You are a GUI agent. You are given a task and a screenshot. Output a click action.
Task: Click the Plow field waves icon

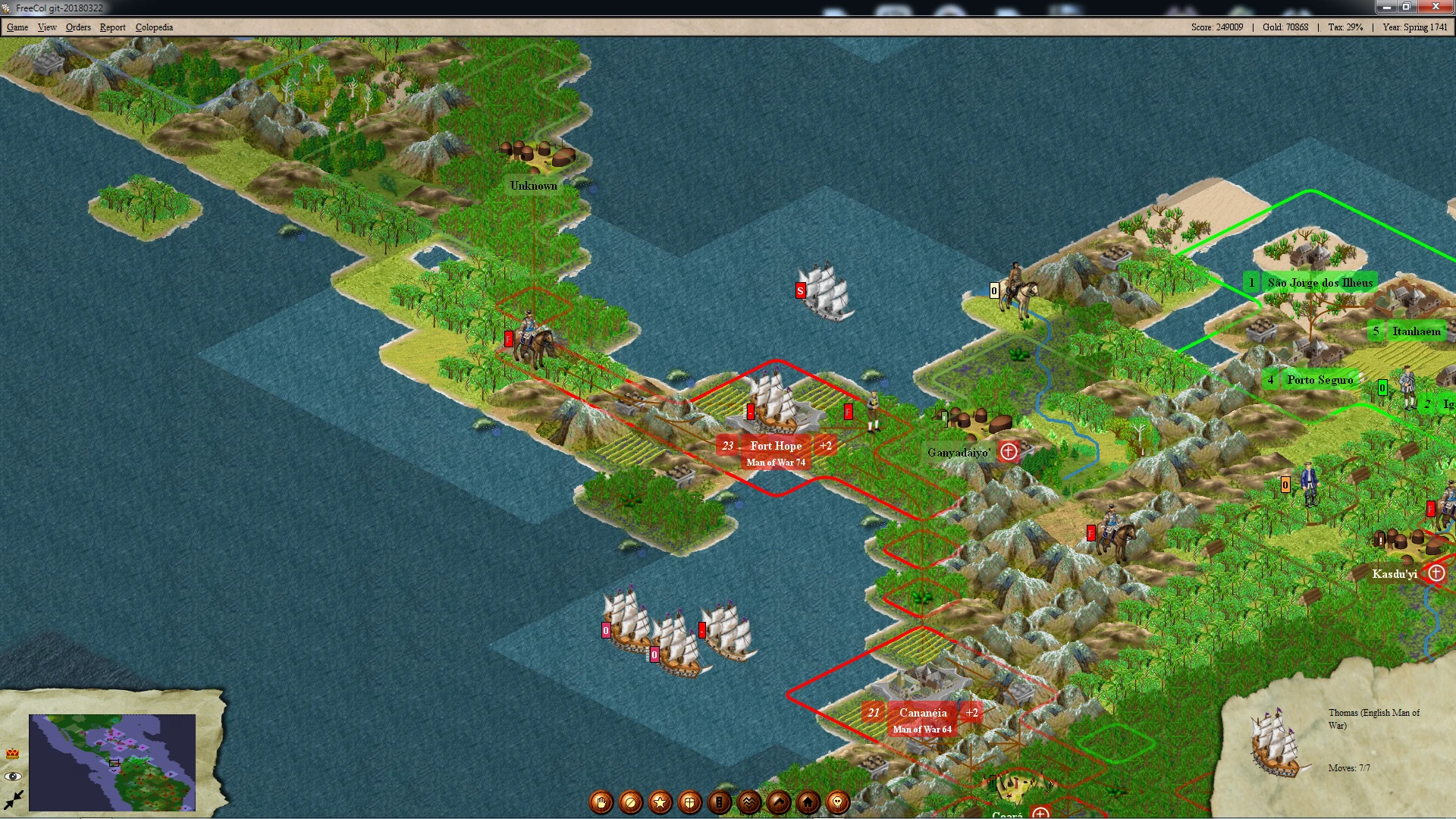coord(748,802)
